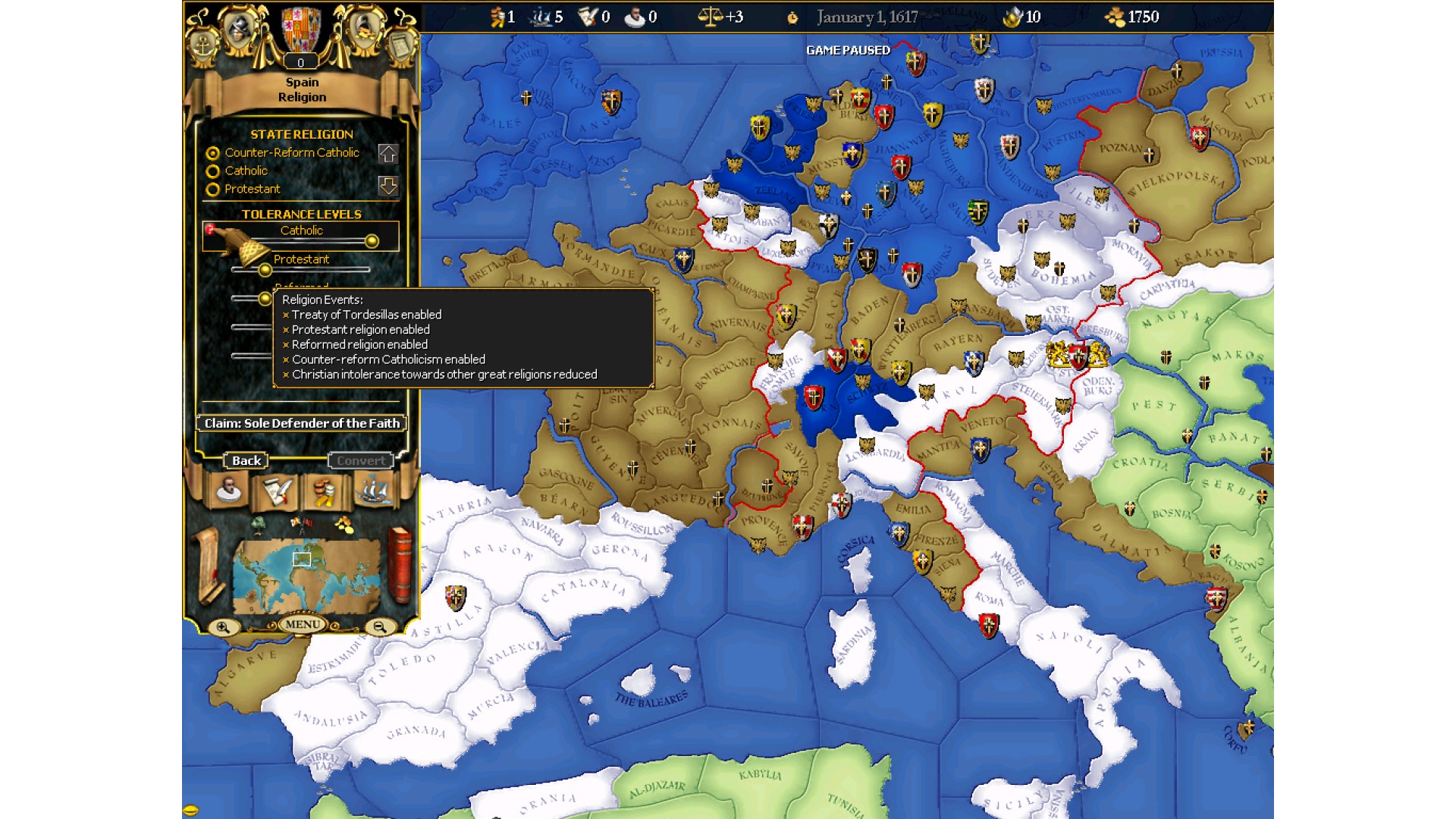Image resolution: width=1456 pixels, height=819 pixels.
Task: Click the world minimap
Action: pos(306,575)
